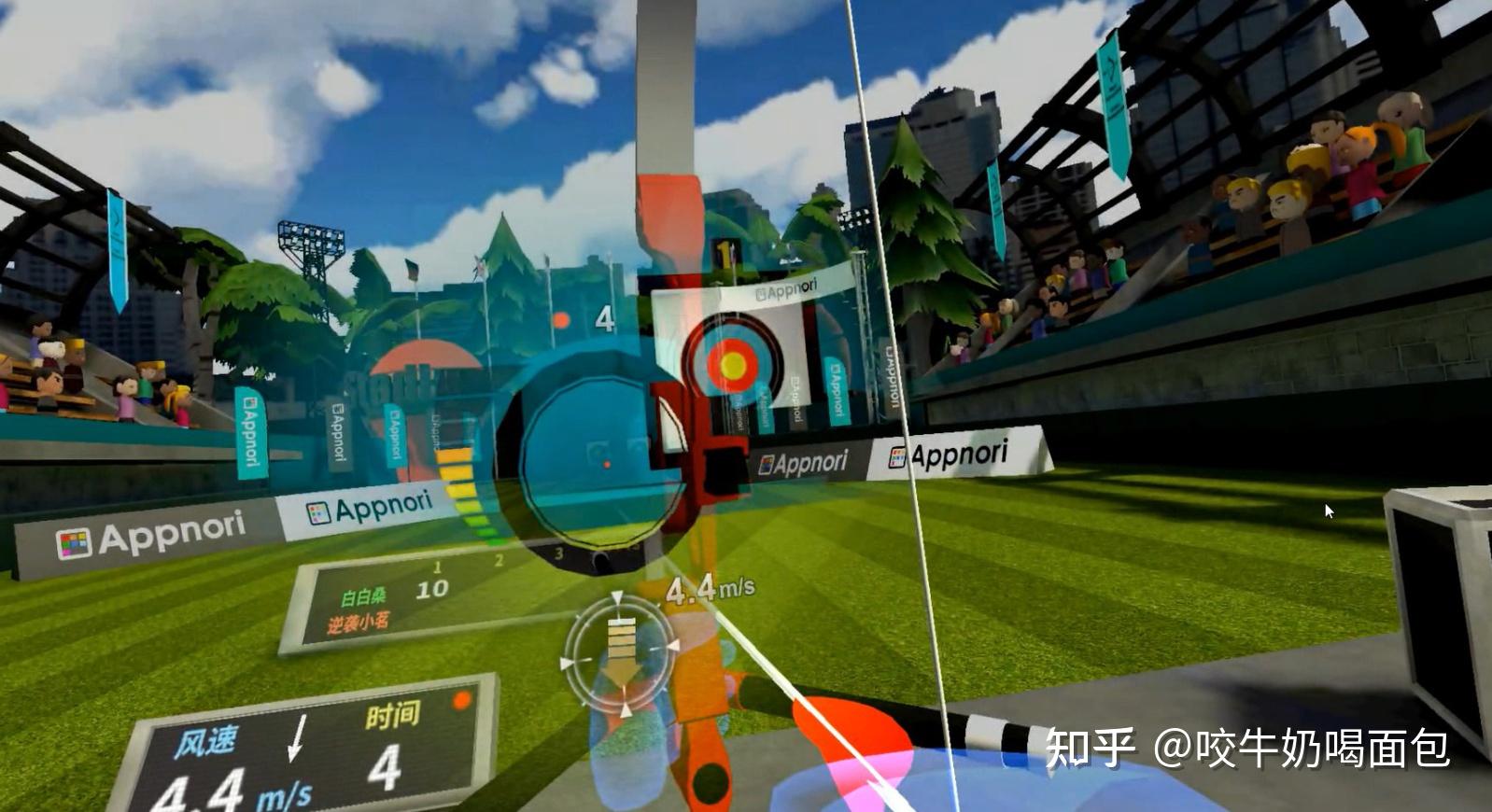Click the wind direction compass indicator

click(621, 653)
